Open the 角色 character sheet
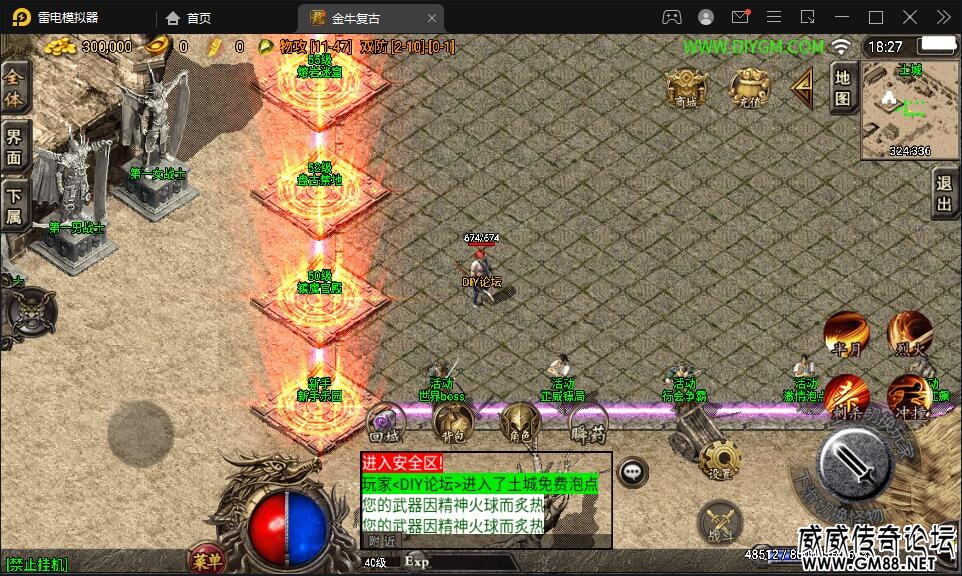 (x=520, y=424)
